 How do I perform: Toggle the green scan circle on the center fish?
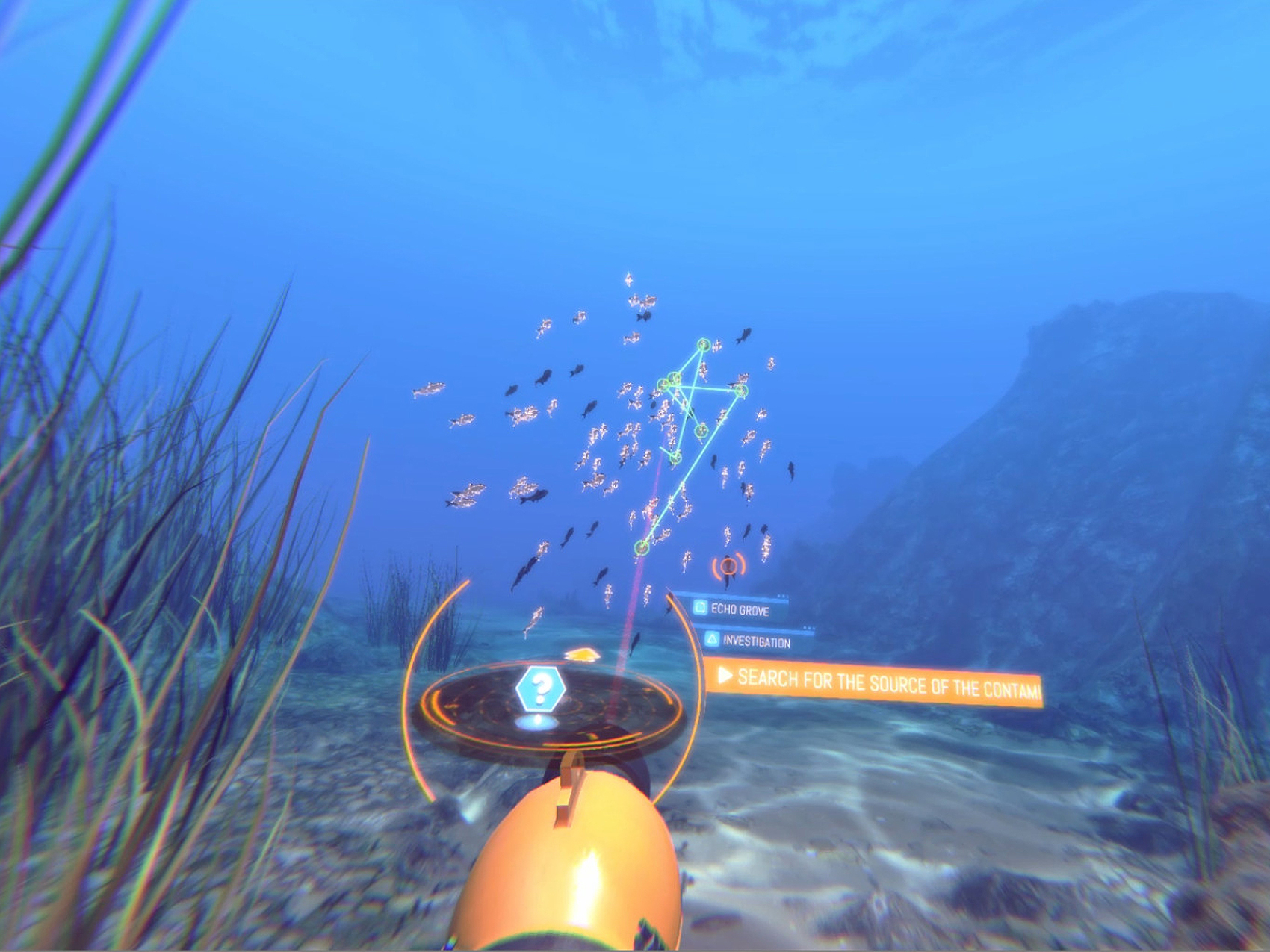pos(701,432)
